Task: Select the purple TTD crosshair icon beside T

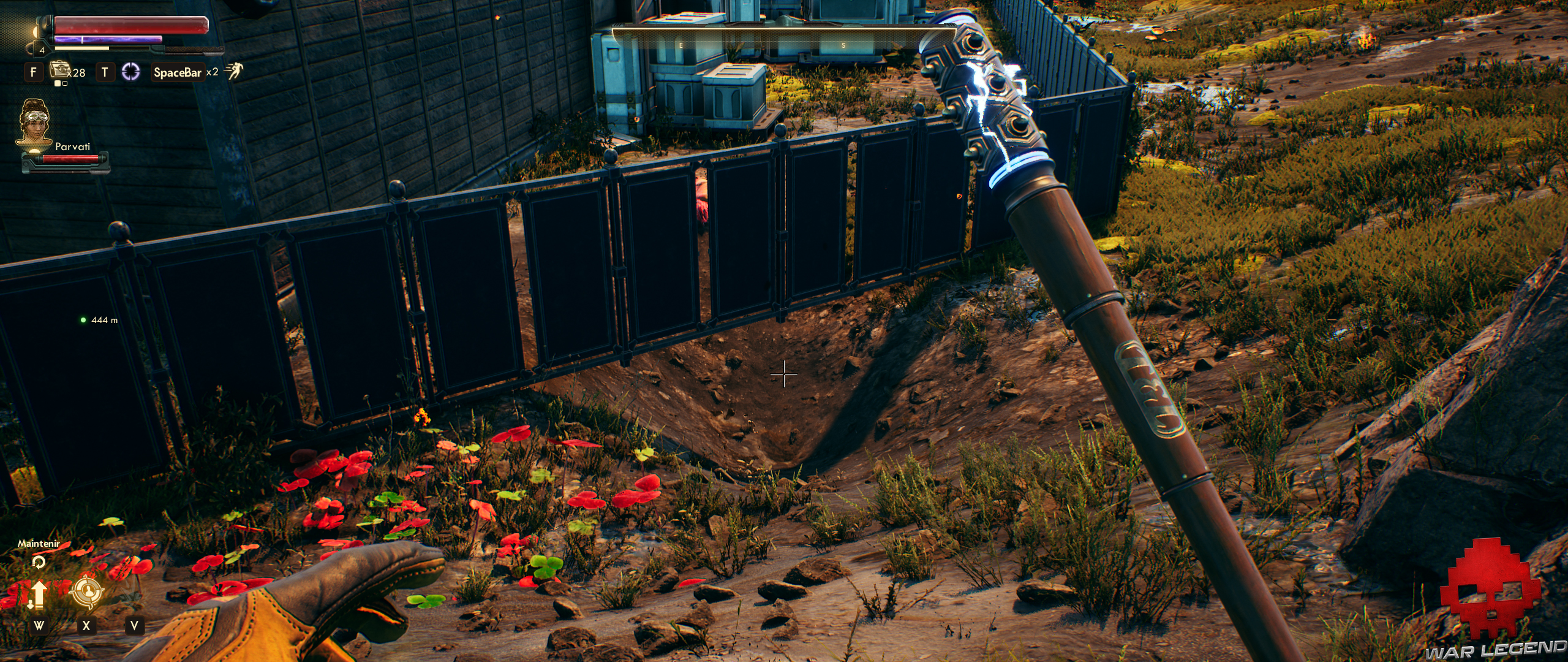Action: (x=130, y=72)
